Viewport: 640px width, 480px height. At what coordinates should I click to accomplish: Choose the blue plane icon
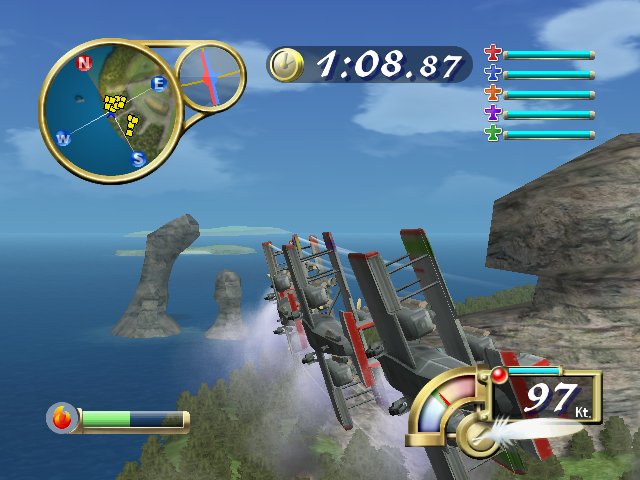(x=492, y=73)
